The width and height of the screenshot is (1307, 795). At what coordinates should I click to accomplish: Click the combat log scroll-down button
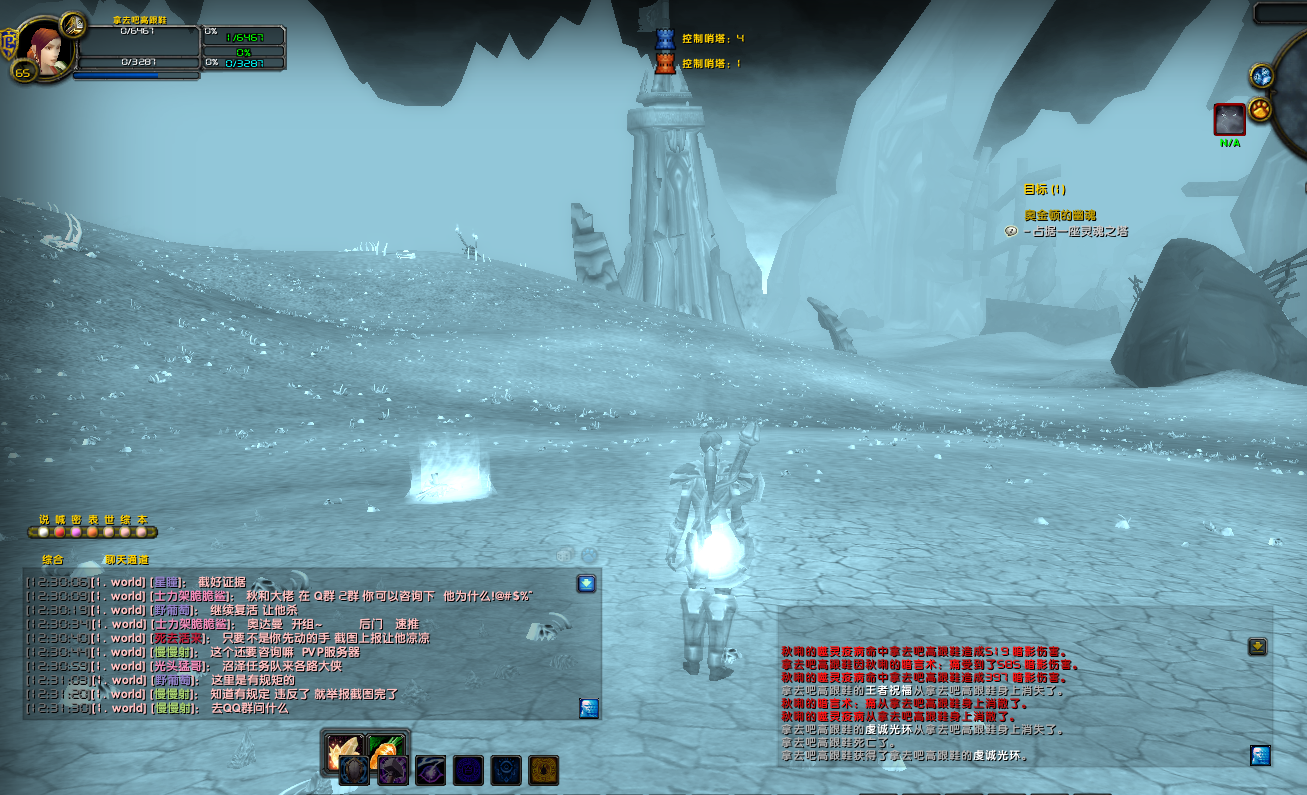(1257, 646)
